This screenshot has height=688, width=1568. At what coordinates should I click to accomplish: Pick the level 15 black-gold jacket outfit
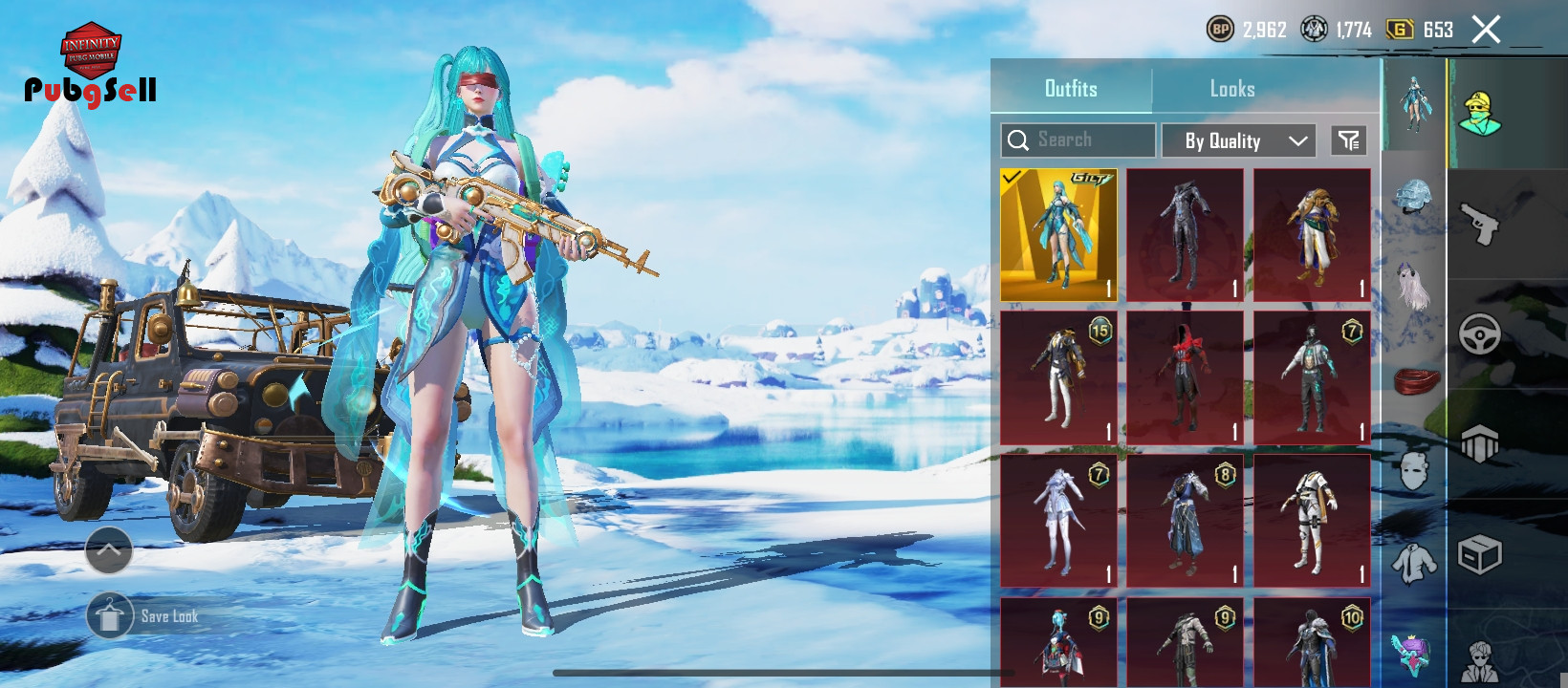tap(1058, 378)
